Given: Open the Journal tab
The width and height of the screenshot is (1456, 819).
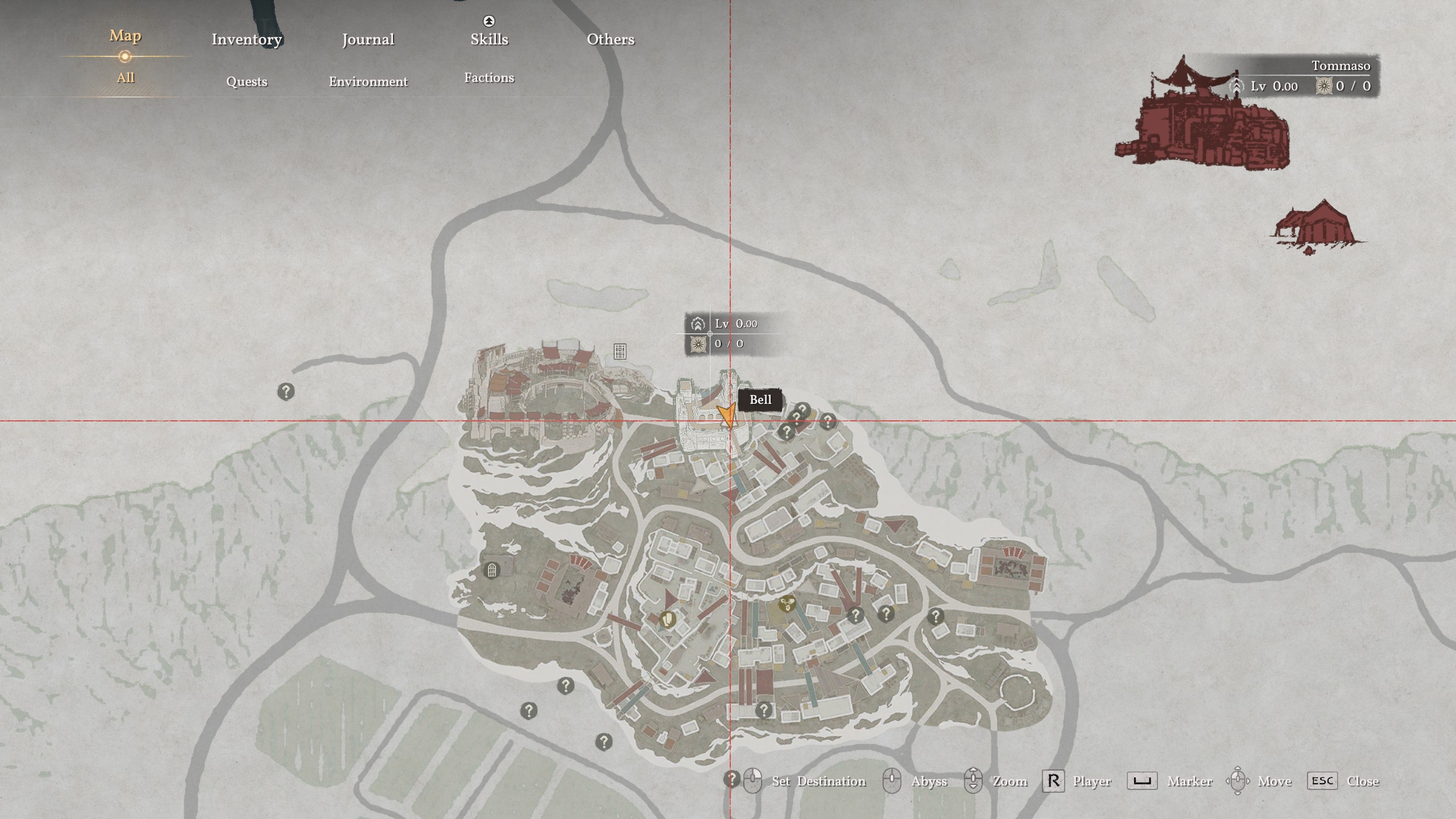Looking at the screenshot, I should (368, 39).
